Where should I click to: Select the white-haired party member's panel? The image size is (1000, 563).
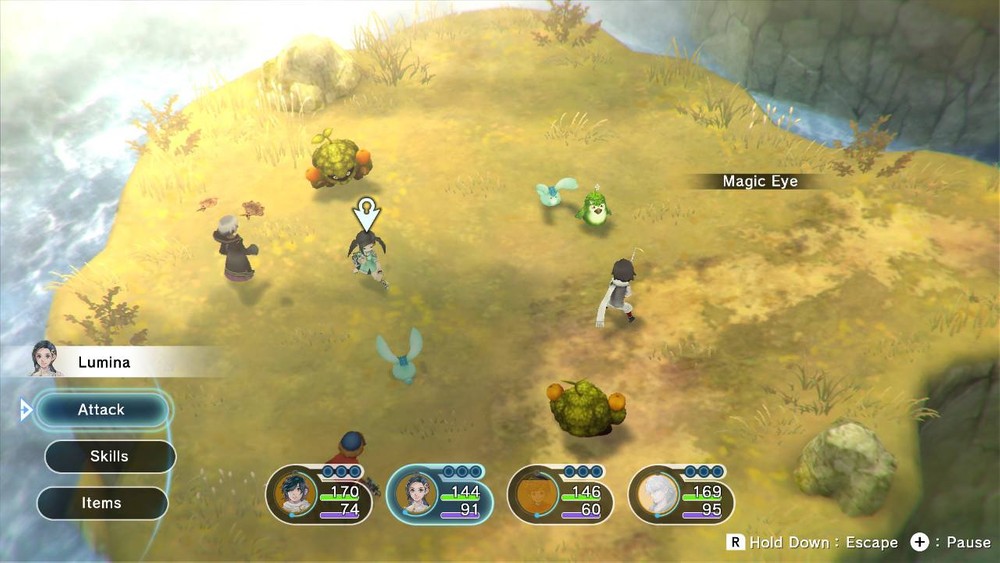point(682,495)
